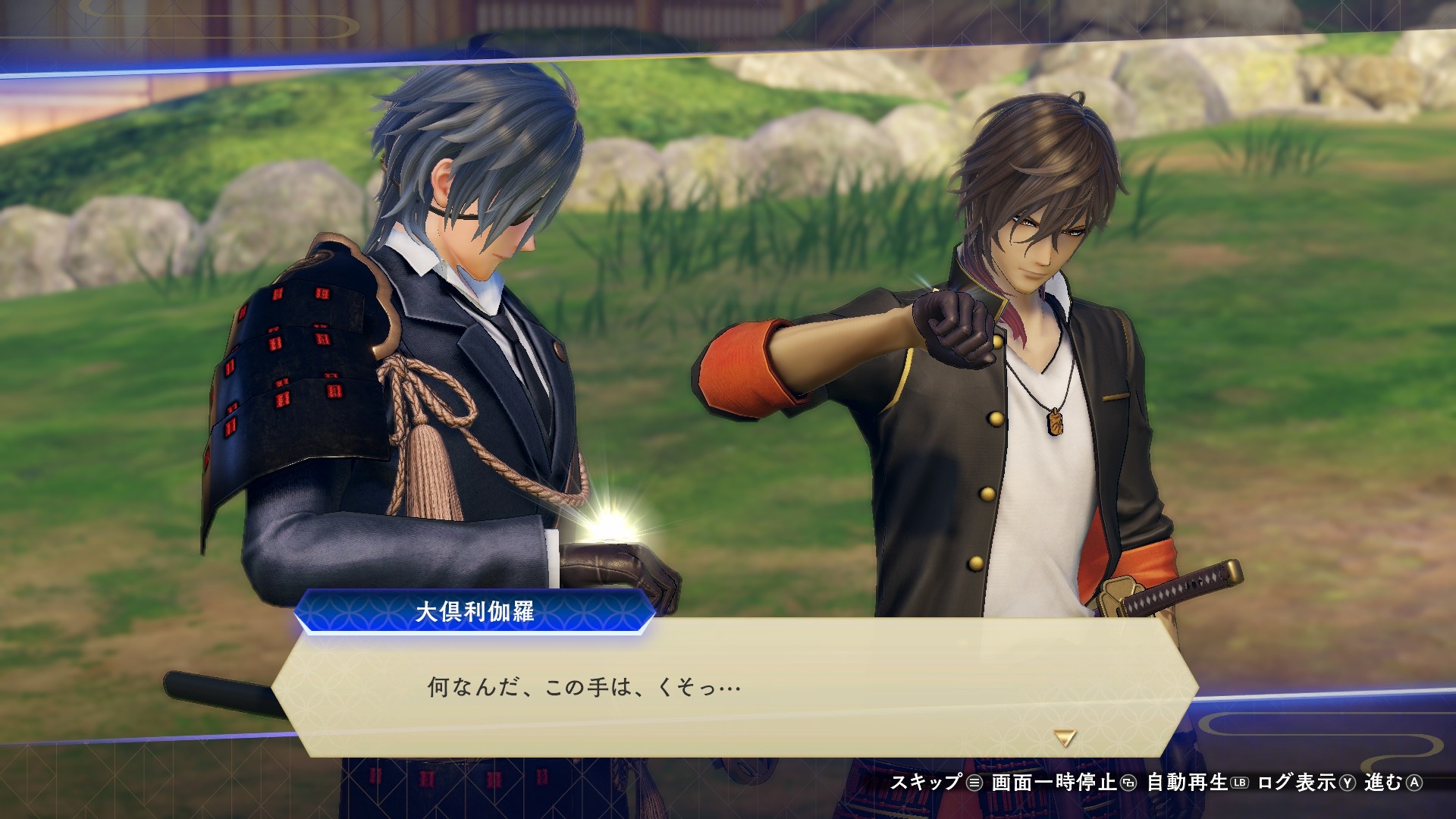Advance dialogue with 進む
Screen dimensions: 1456x819
(1393, 783)
